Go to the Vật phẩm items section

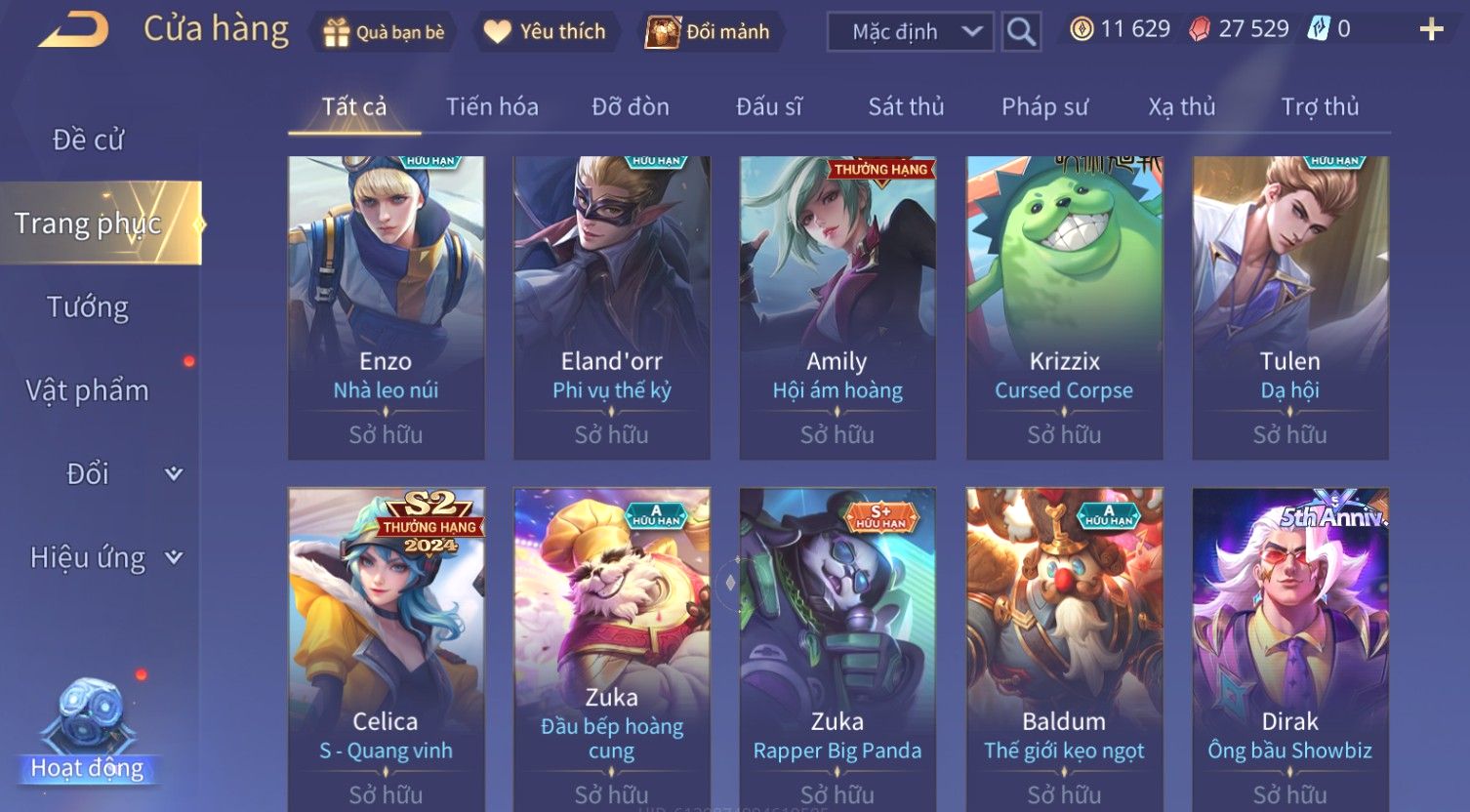[88, 390]
